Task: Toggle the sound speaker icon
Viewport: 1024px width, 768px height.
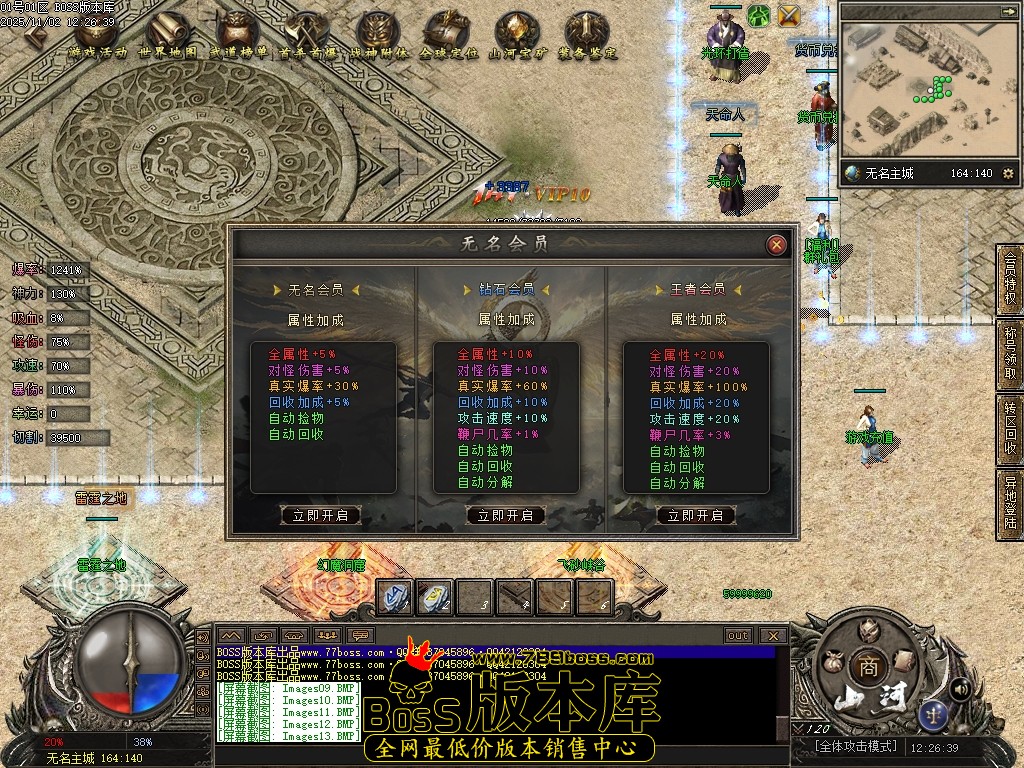Action: pyautogui.click(x=960, y=688)
